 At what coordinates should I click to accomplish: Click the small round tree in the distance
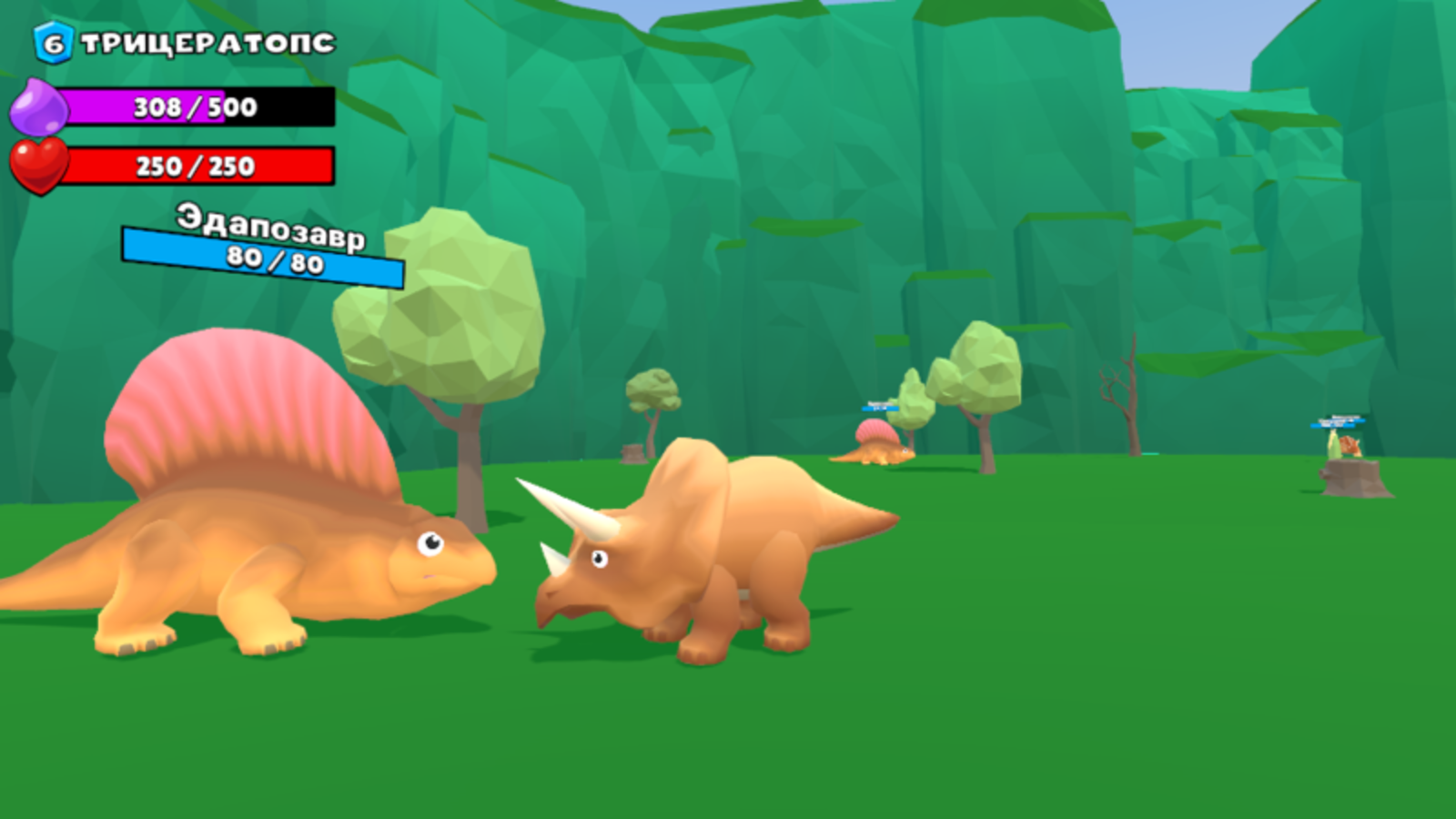[653, 389]
